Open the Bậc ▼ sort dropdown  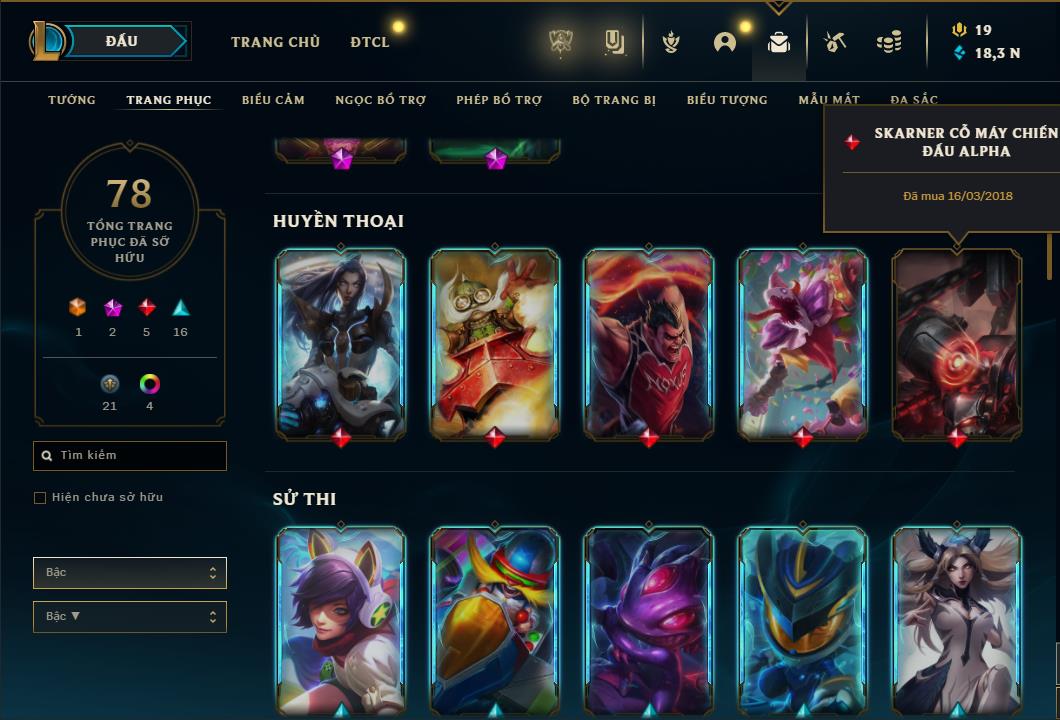(x=130, y=617)
